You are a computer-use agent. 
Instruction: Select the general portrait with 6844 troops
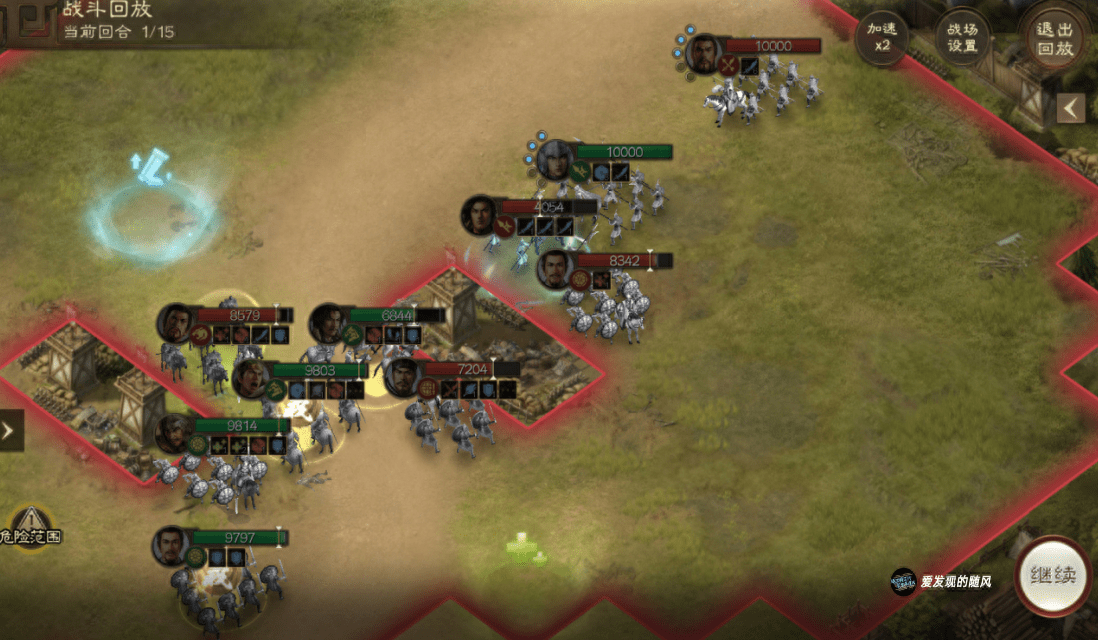(328, 322)
